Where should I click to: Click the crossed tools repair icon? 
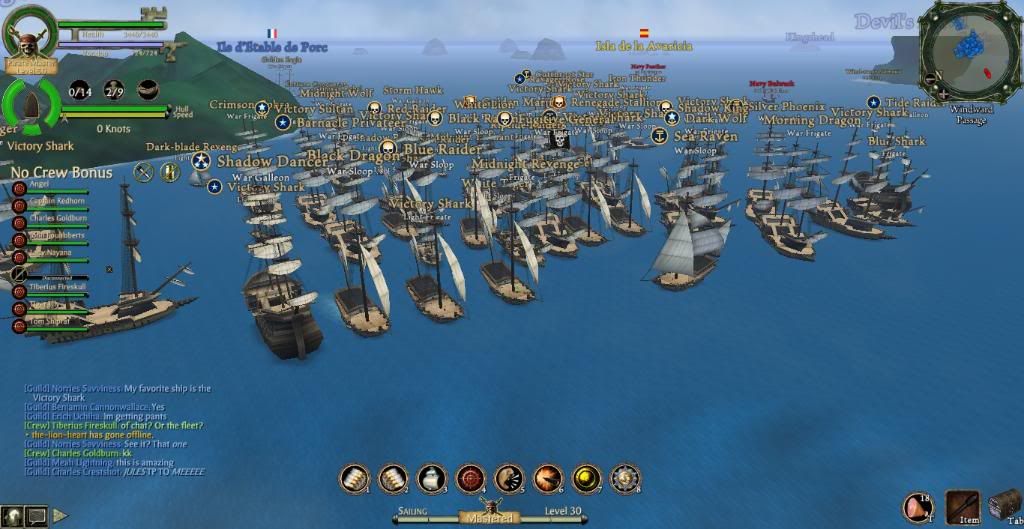click(144, 172)
